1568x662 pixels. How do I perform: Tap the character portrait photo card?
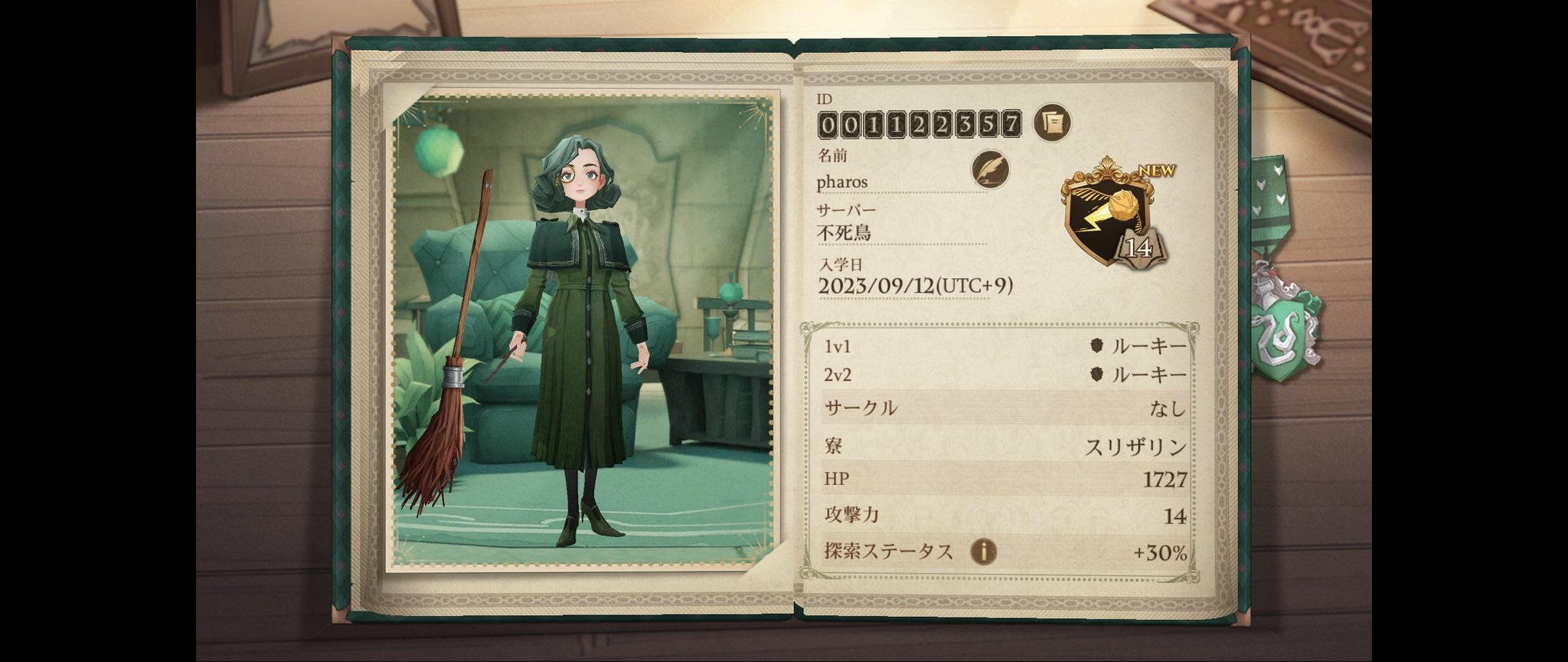582,331
